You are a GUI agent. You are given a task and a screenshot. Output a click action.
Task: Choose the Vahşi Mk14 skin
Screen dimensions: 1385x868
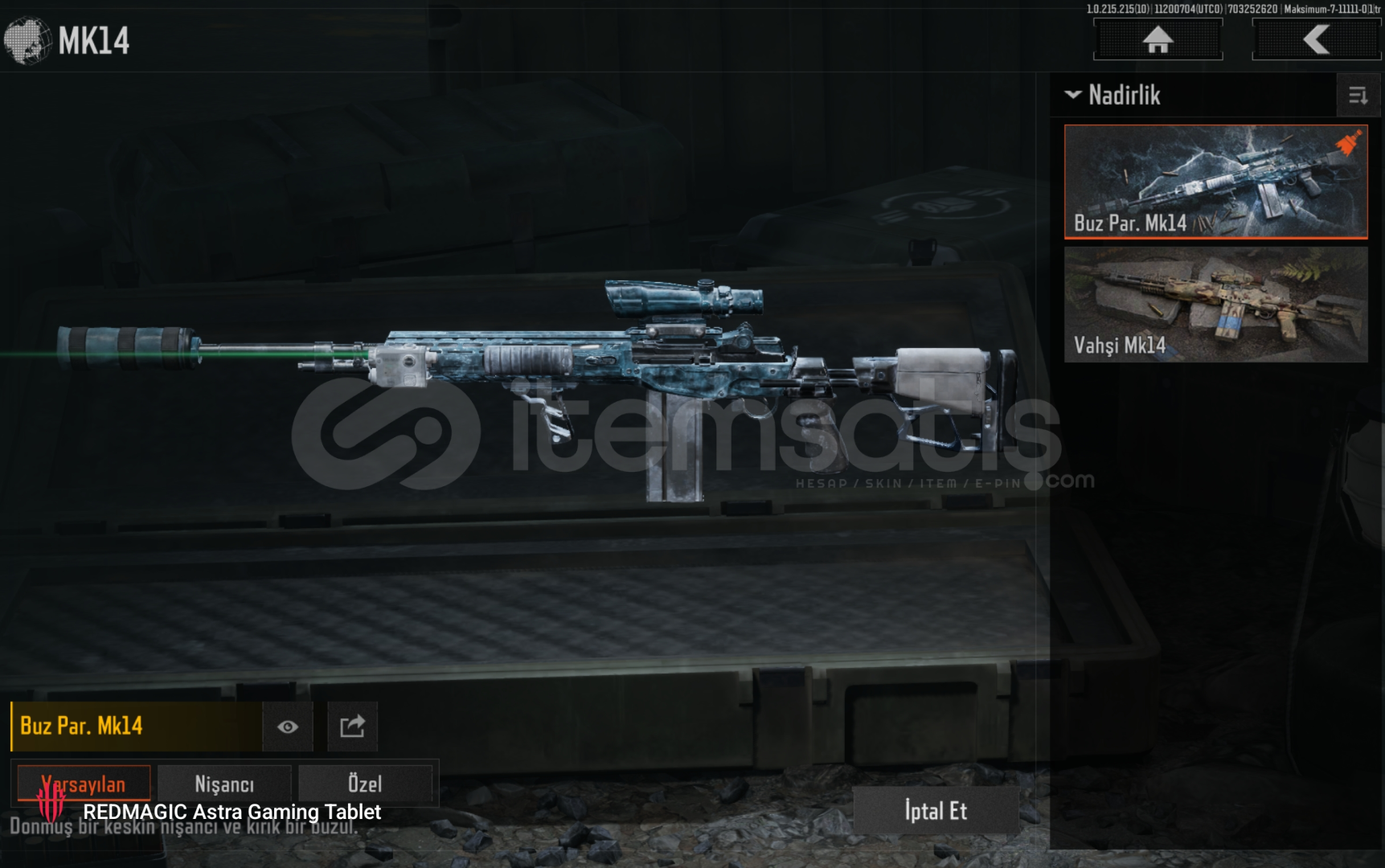click(x=1215, y=305)
